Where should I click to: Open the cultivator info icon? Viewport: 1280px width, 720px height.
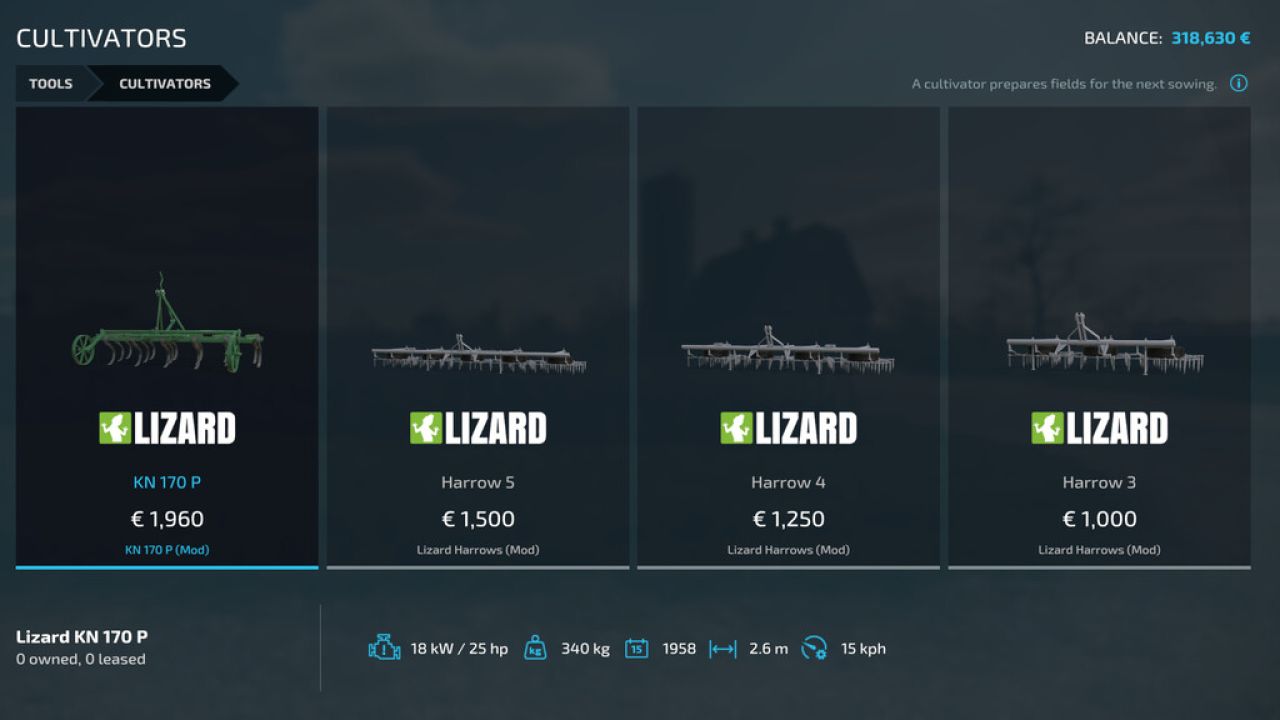point(1238,84)
